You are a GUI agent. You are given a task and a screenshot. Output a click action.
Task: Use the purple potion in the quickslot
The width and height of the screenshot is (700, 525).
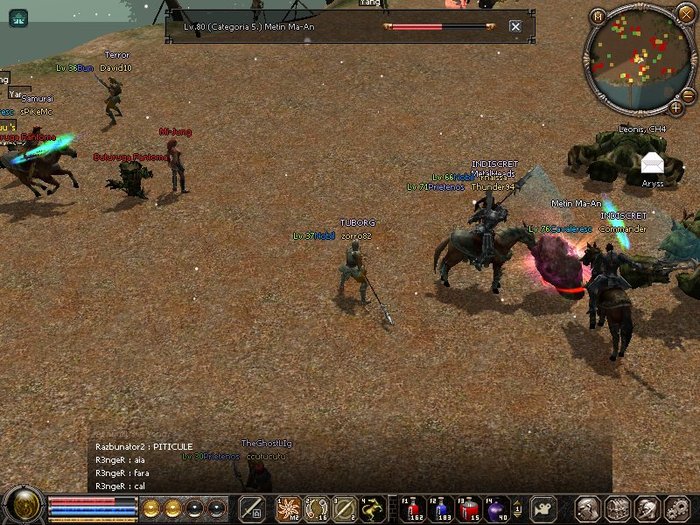point(497,509)
